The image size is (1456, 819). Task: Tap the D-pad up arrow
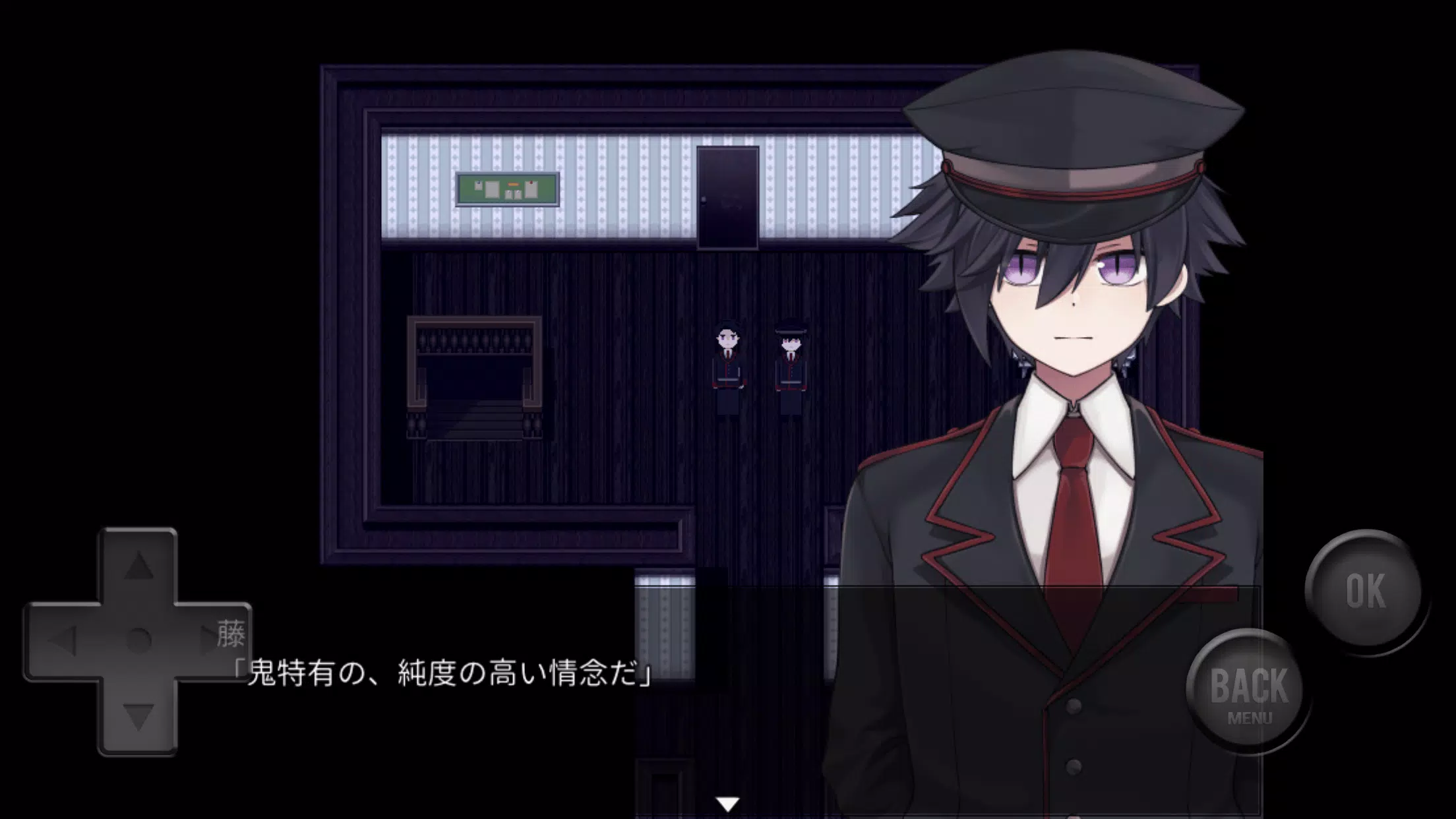(x=138, y=566)
